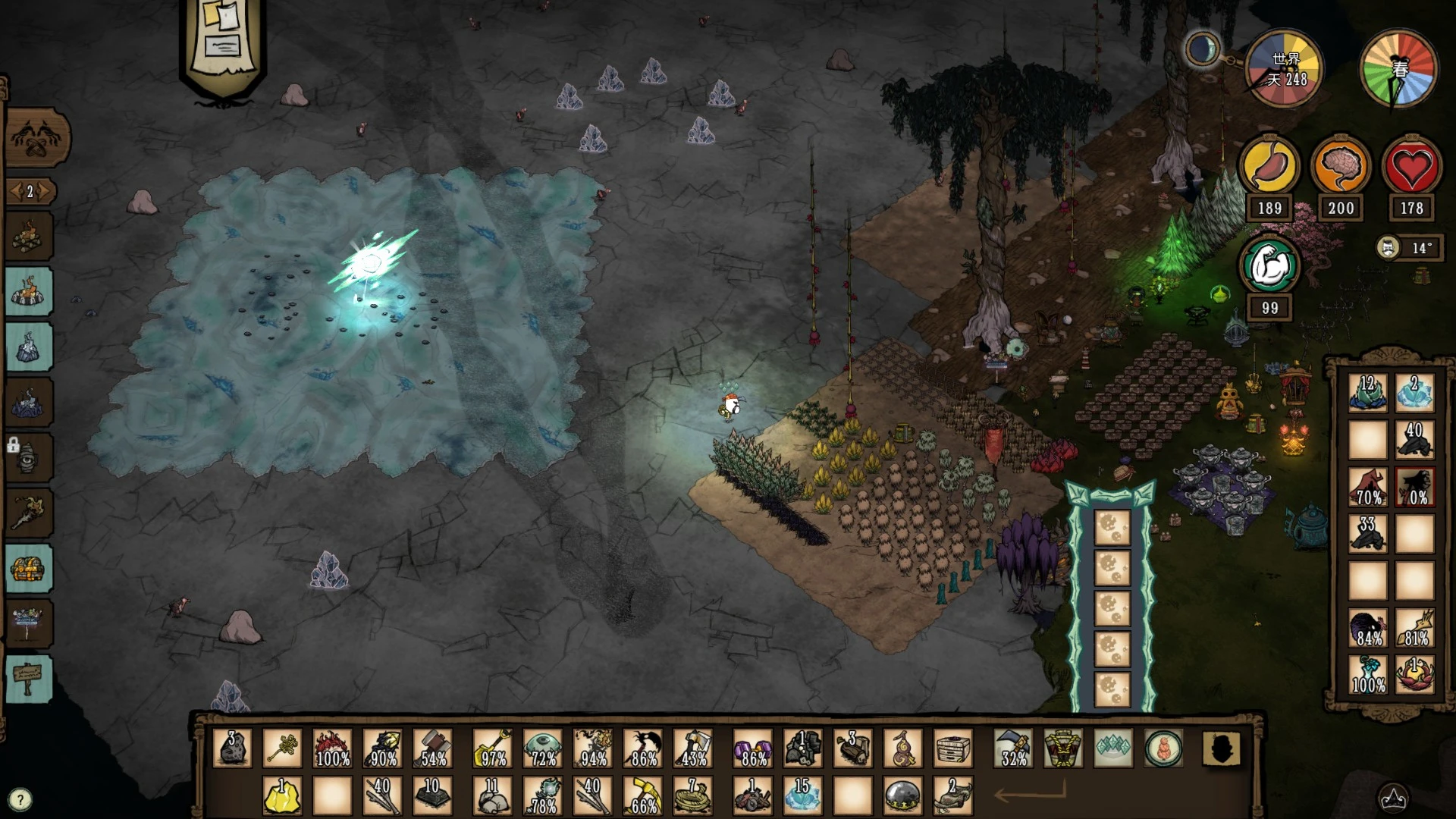This screenshot has height=819, width=1456.
Task: Click the question mark help button
Action: point(20,799)
